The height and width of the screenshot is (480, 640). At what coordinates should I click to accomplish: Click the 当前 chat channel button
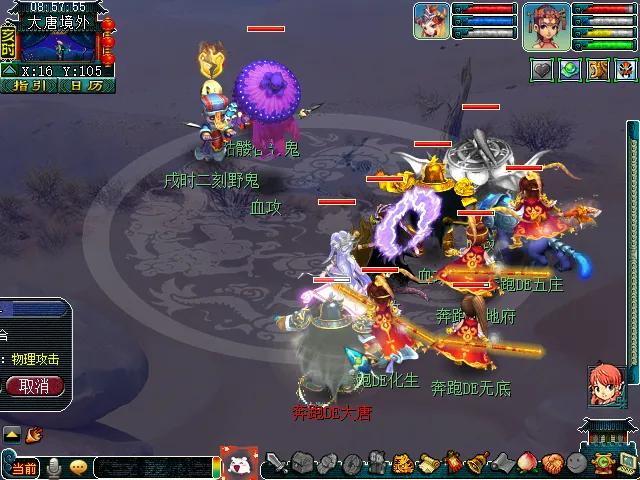click(21, 467)
